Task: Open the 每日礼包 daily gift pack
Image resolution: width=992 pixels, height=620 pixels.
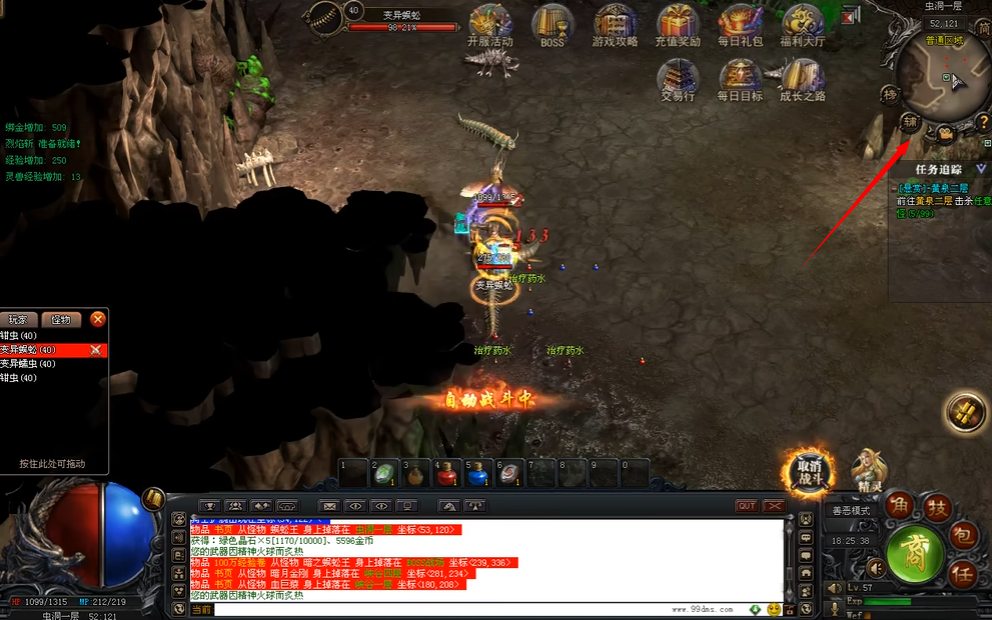Action: (740, 24)
